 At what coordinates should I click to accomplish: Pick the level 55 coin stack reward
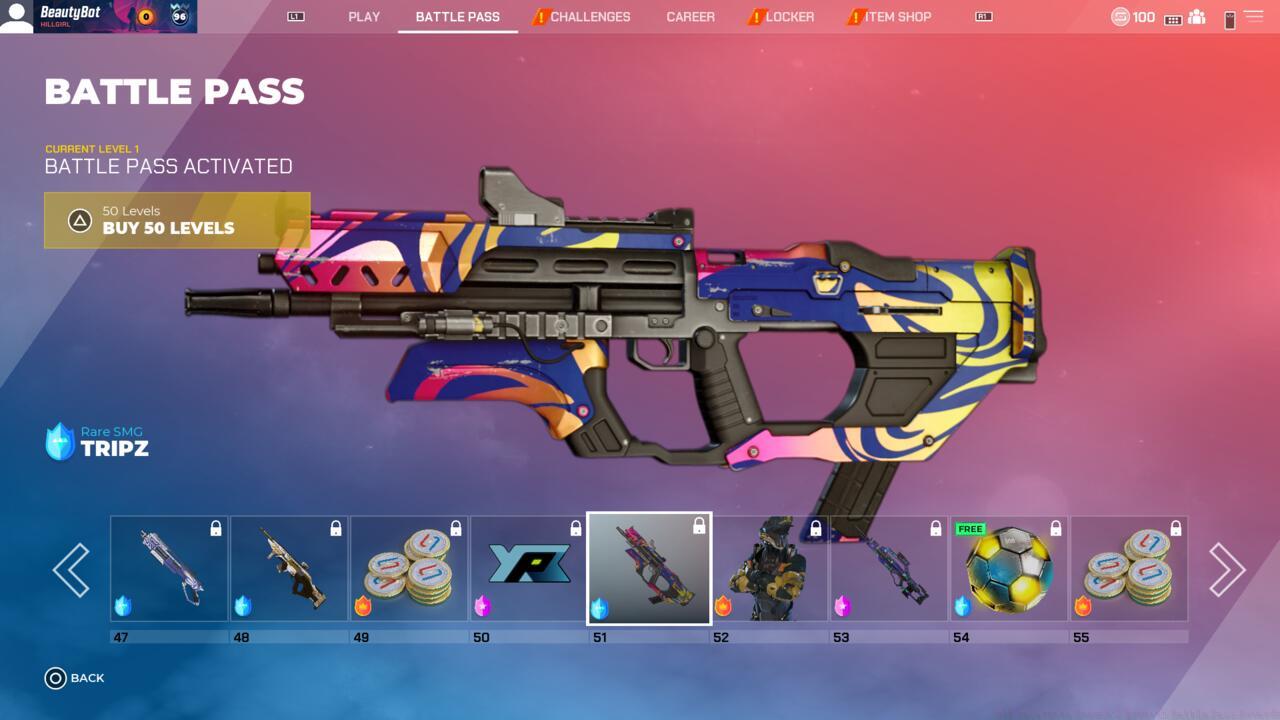coord(1129,569)
